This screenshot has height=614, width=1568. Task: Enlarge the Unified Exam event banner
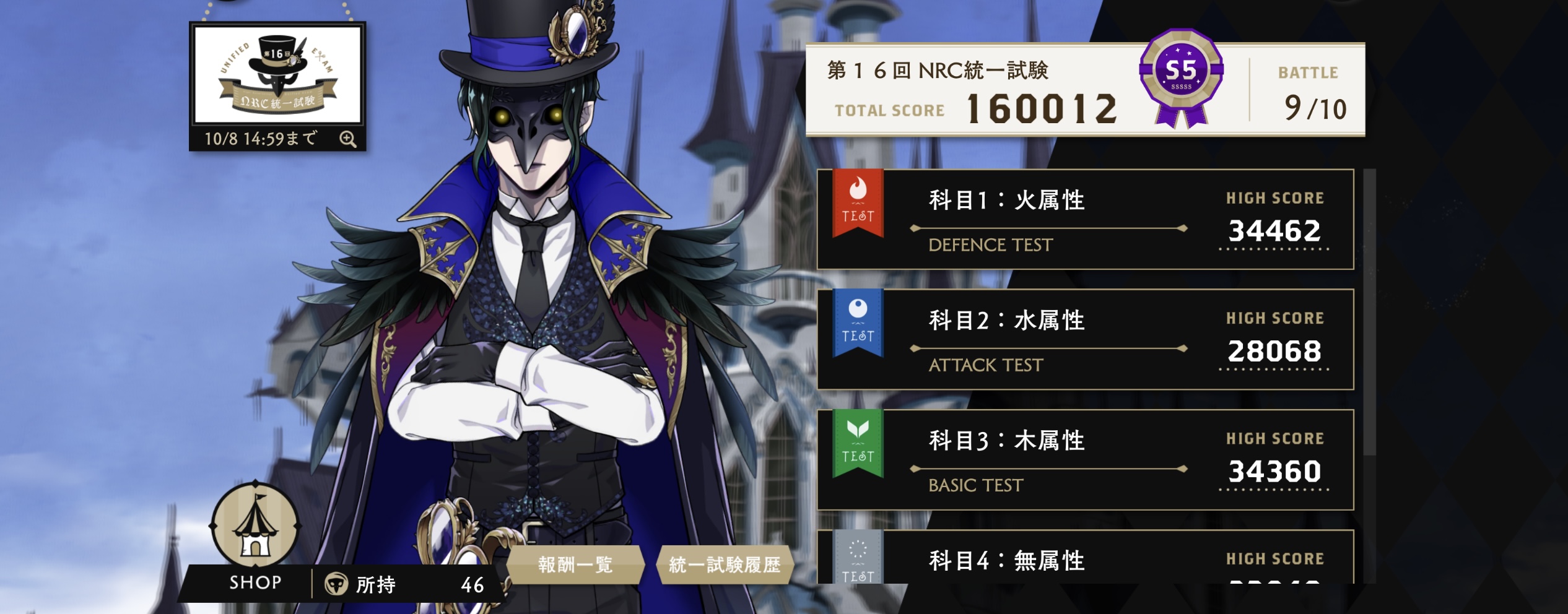(277, 75)
